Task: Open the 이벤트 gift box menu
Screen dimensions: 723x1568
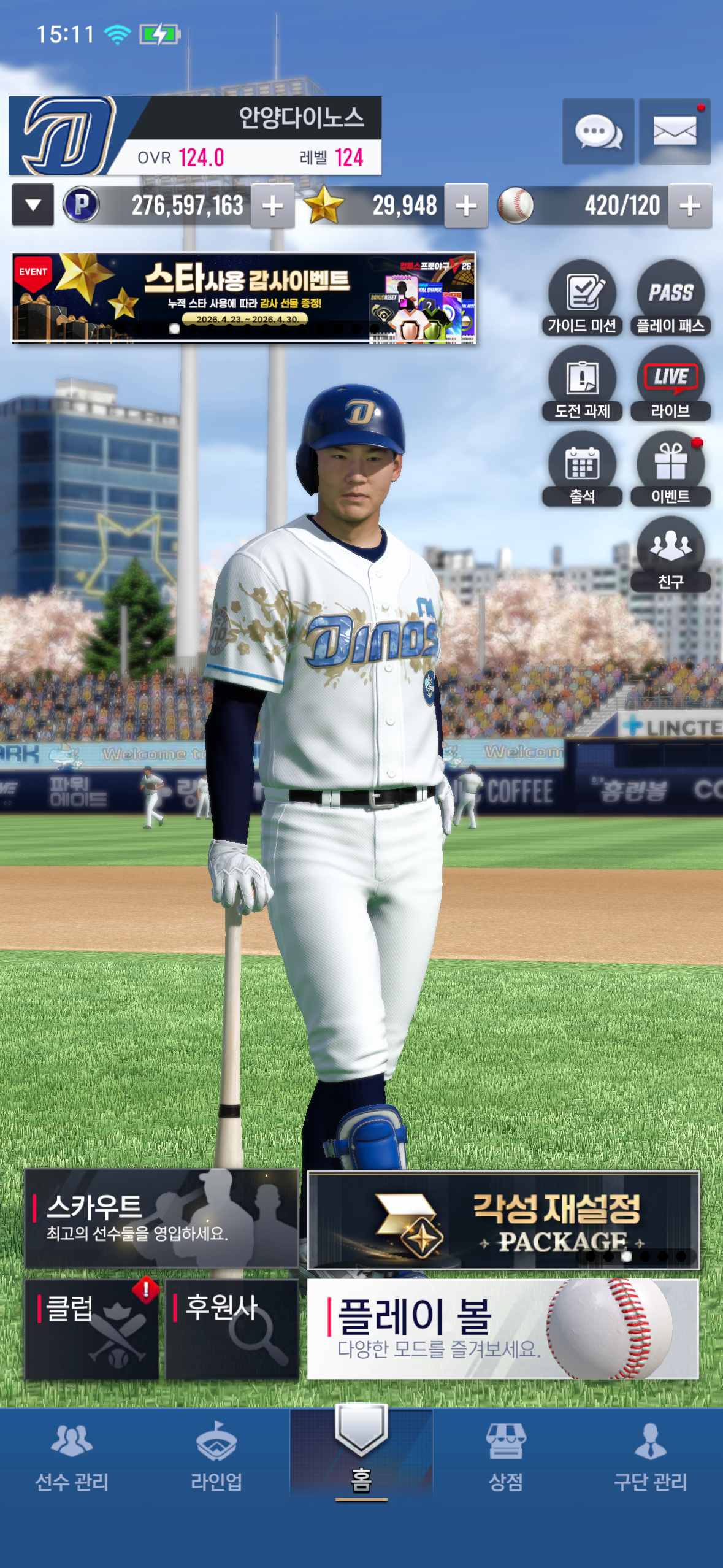Action: (x=670, y=469)
